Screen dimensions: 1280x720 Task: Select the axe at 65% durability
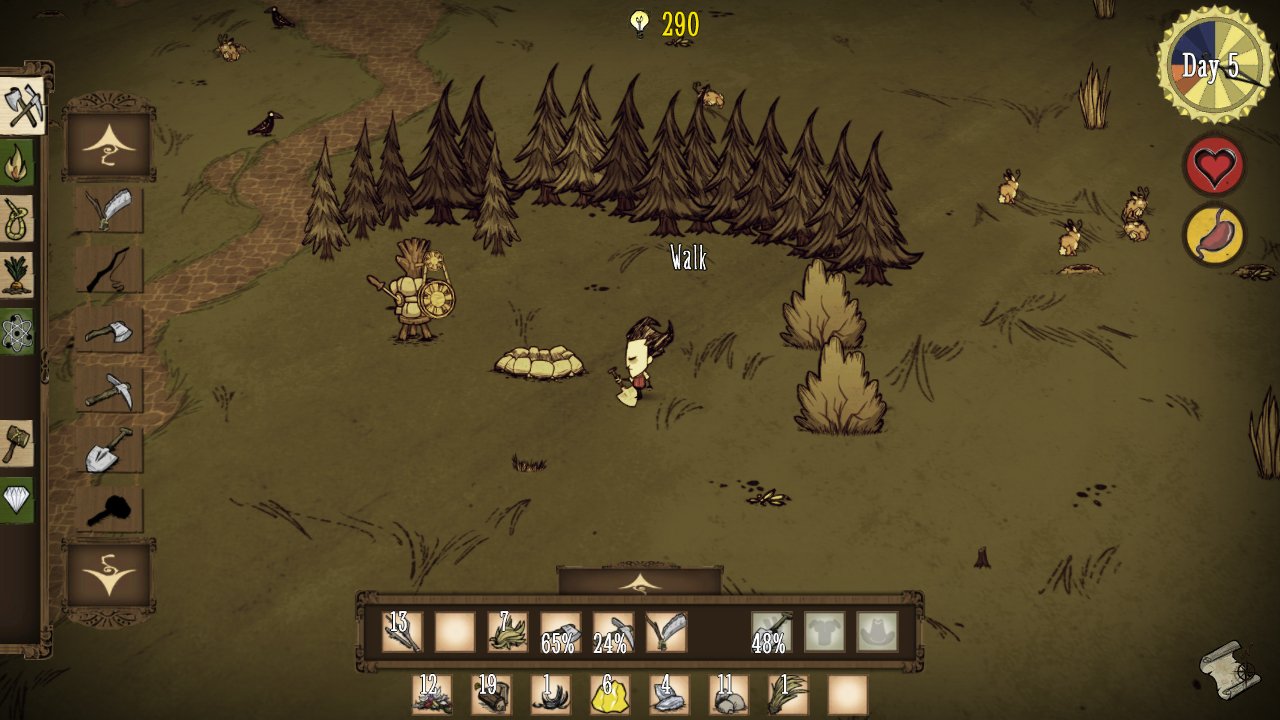[x=560, y=632]
